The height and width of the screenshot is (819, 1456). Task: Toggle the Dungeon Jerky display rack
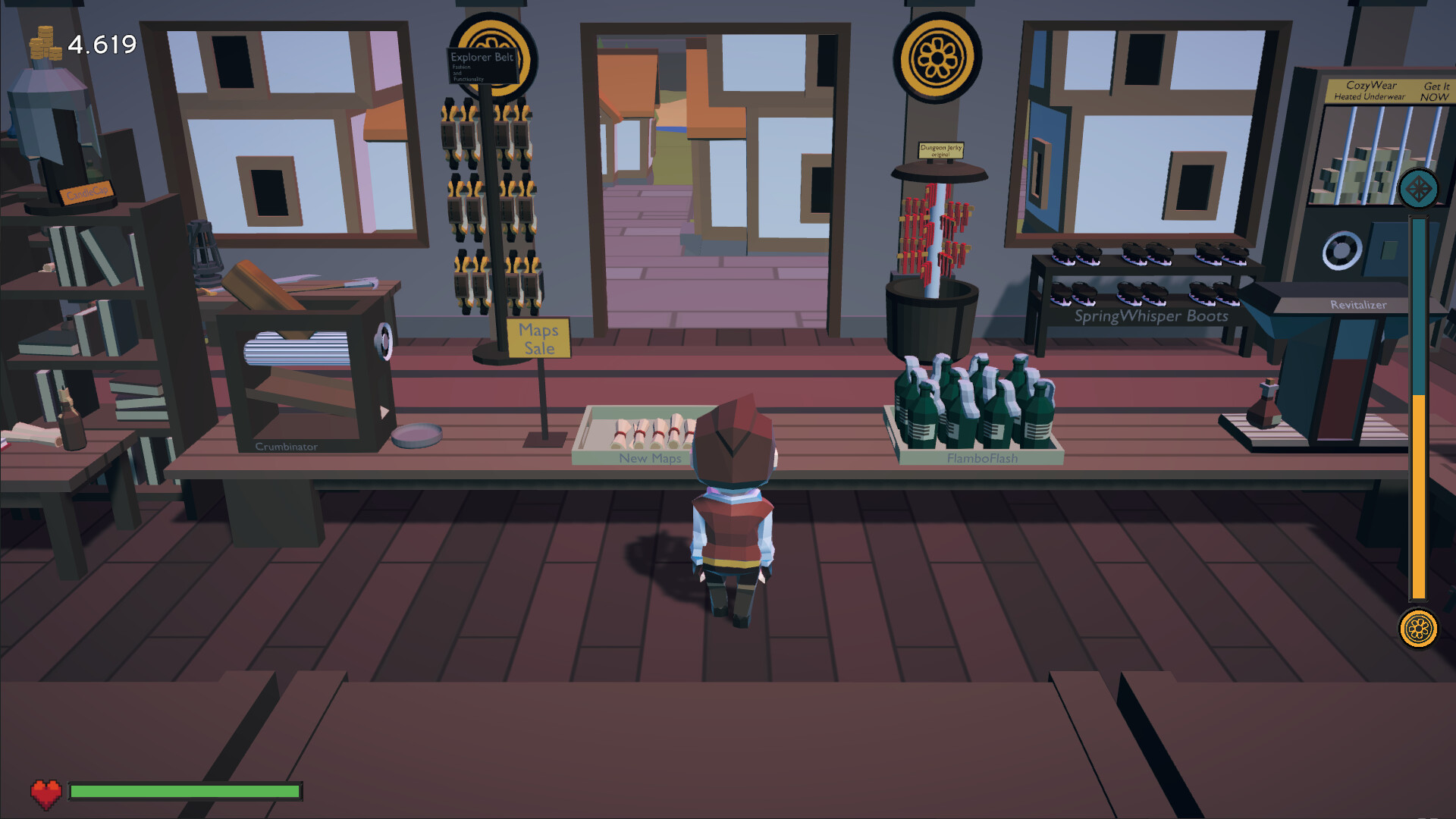click(933, 227)
